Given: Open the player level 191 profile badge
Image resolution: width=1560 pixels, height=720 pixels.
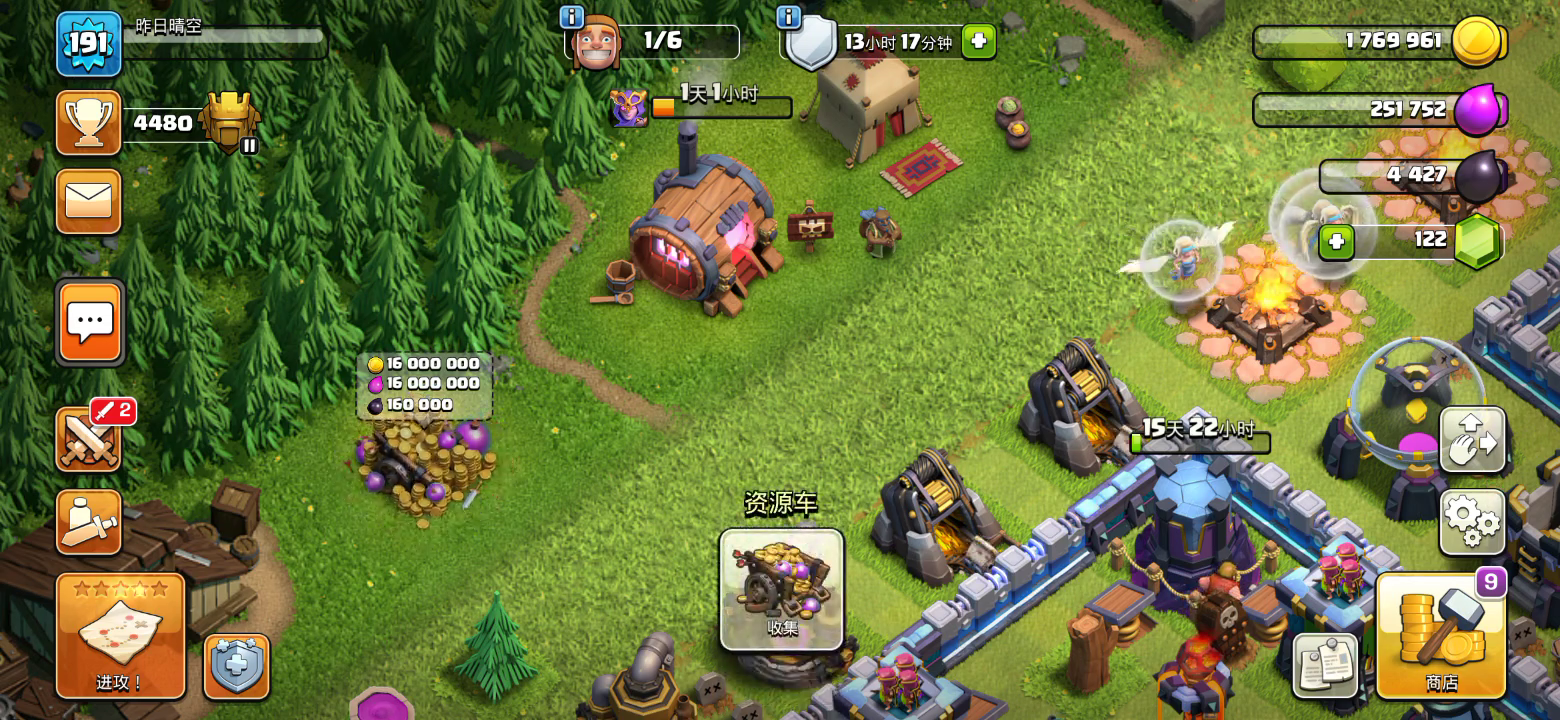Looking at the screenshot, I should point(89,44).
